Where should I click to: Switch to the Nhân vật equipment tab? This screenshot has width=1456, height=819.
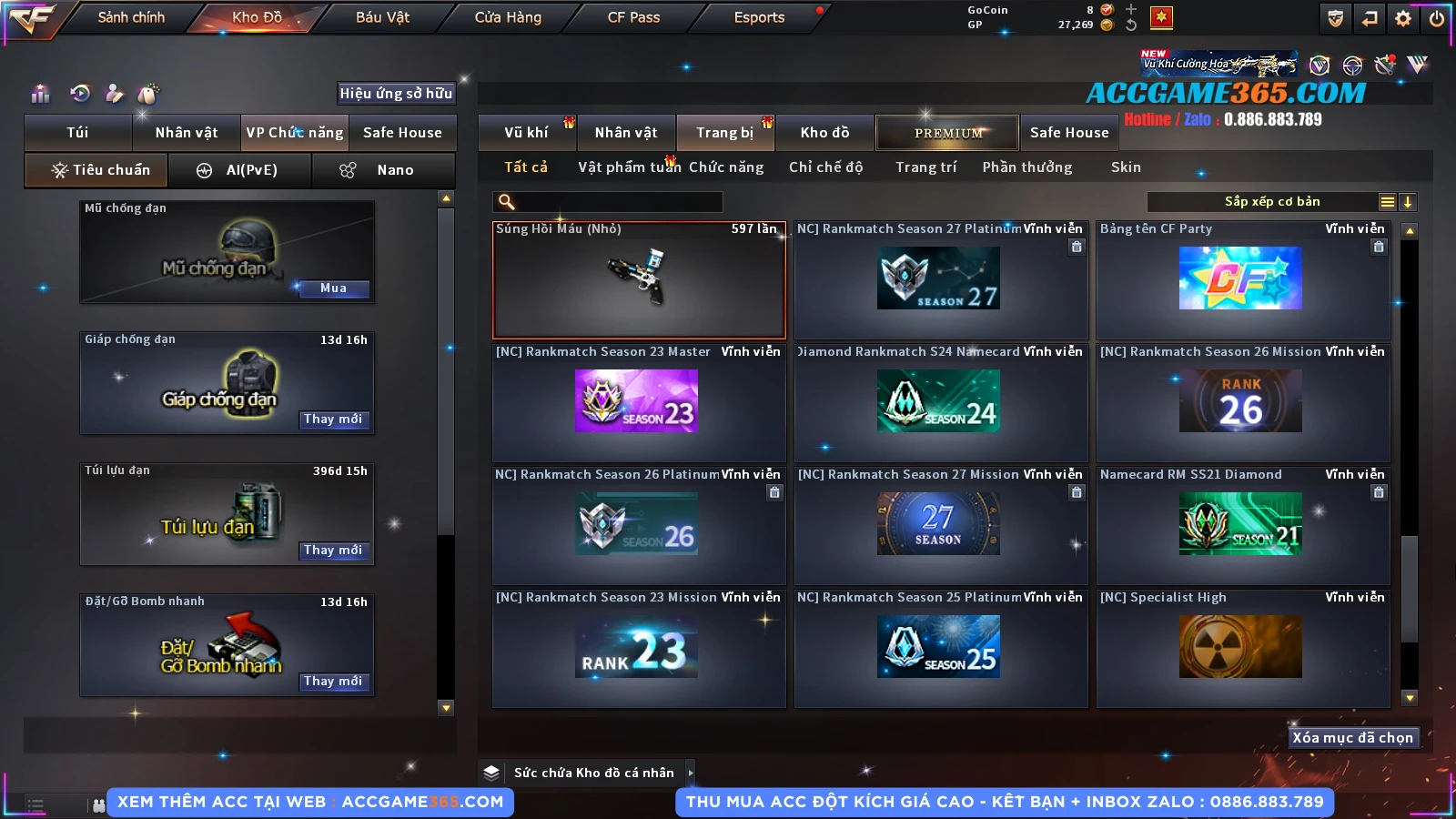[x=187, y=133]
